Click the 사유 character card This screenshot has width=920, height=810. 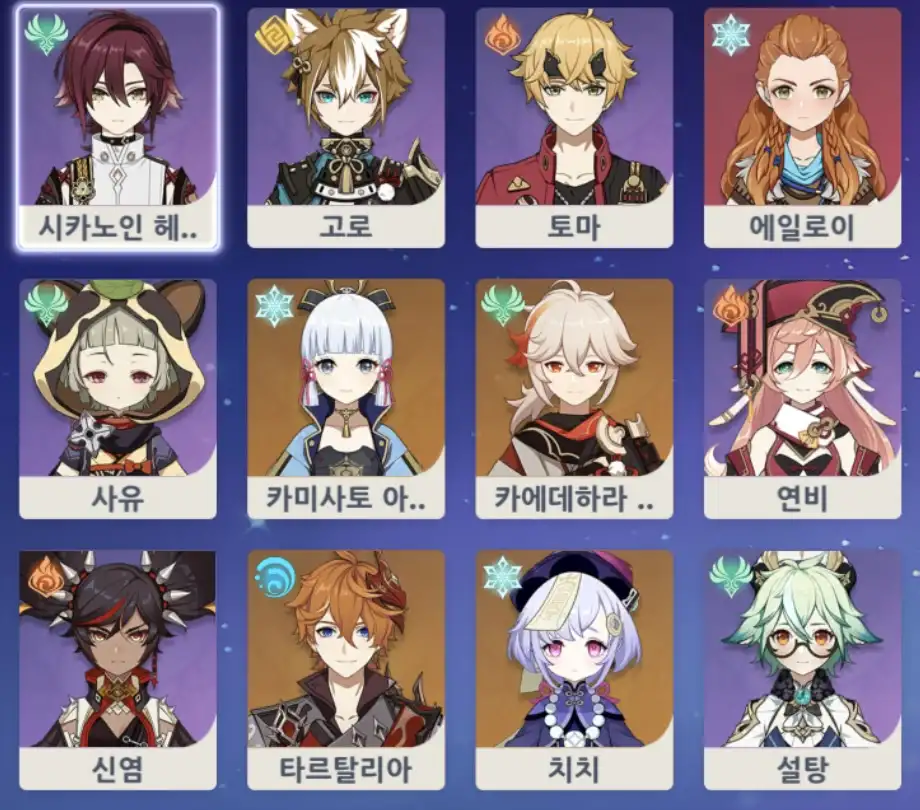pyautogui.click(x=118, y=398)
